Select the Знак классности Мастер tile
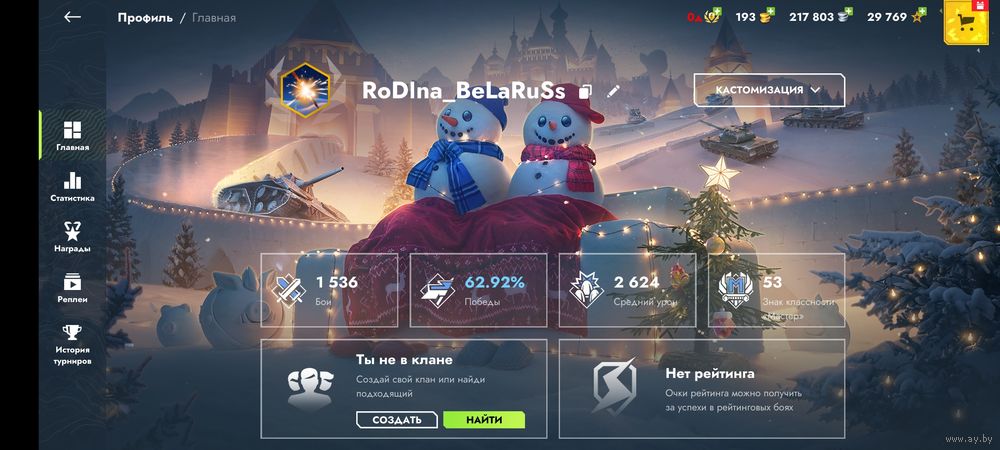 pyautogui.click(x=775, y=290)
